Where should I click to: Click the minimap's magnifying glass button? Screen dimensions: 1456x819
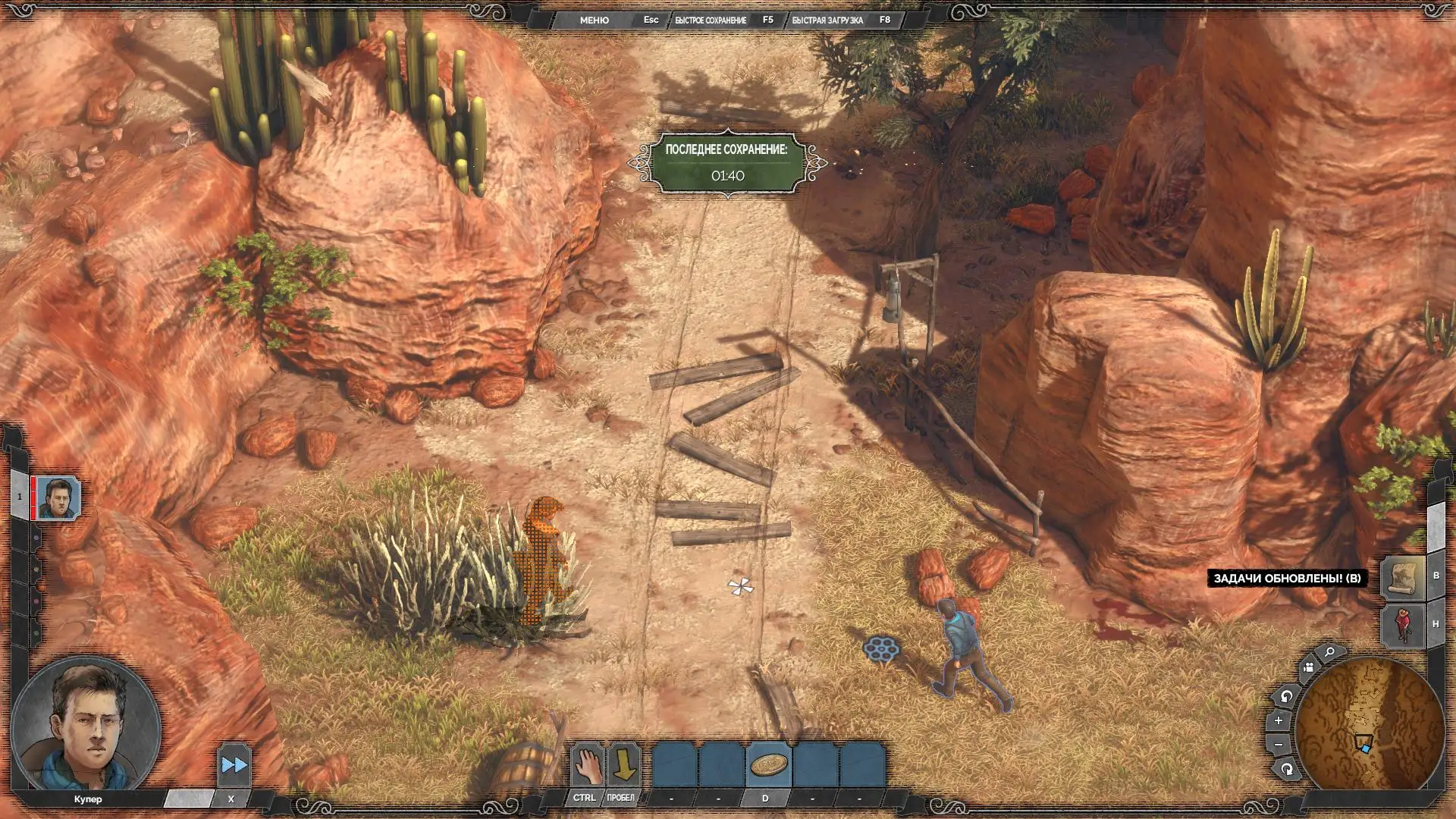[x=1329, y=652]
